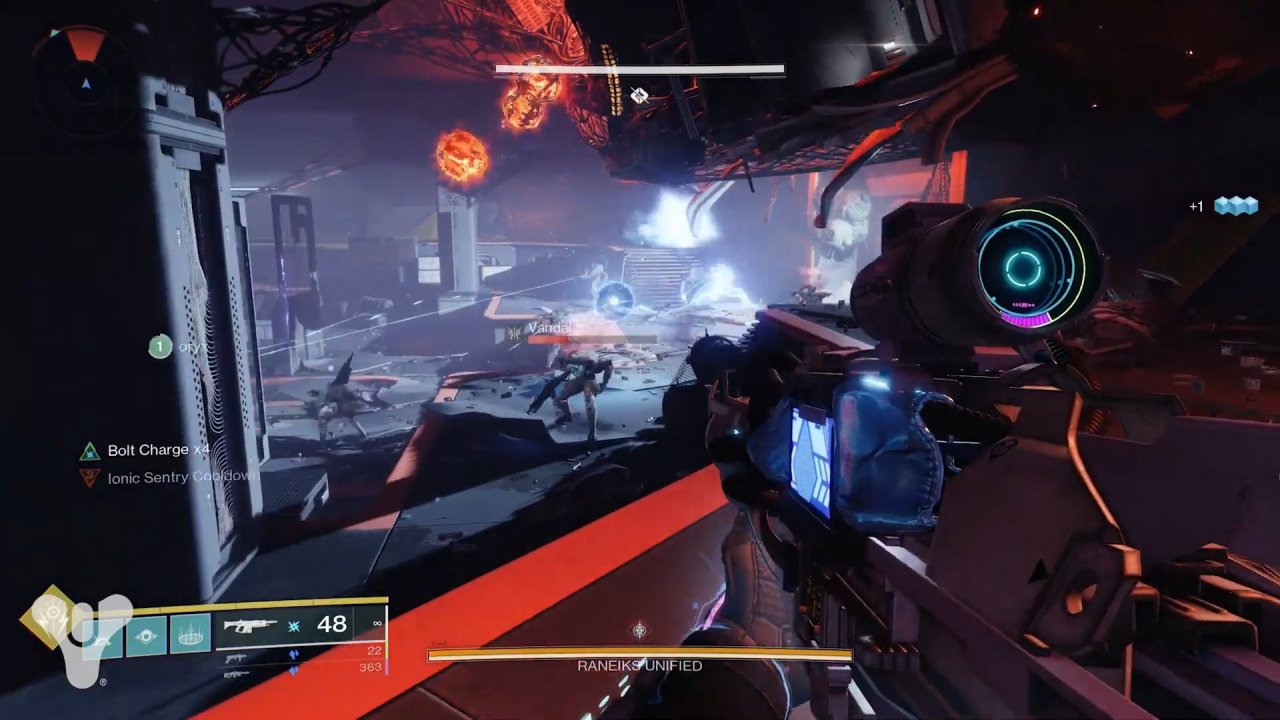The height and width of the screenshot is (720, 1280).
Task: Select the green fireteam player badge
Action: pos(159,347)
